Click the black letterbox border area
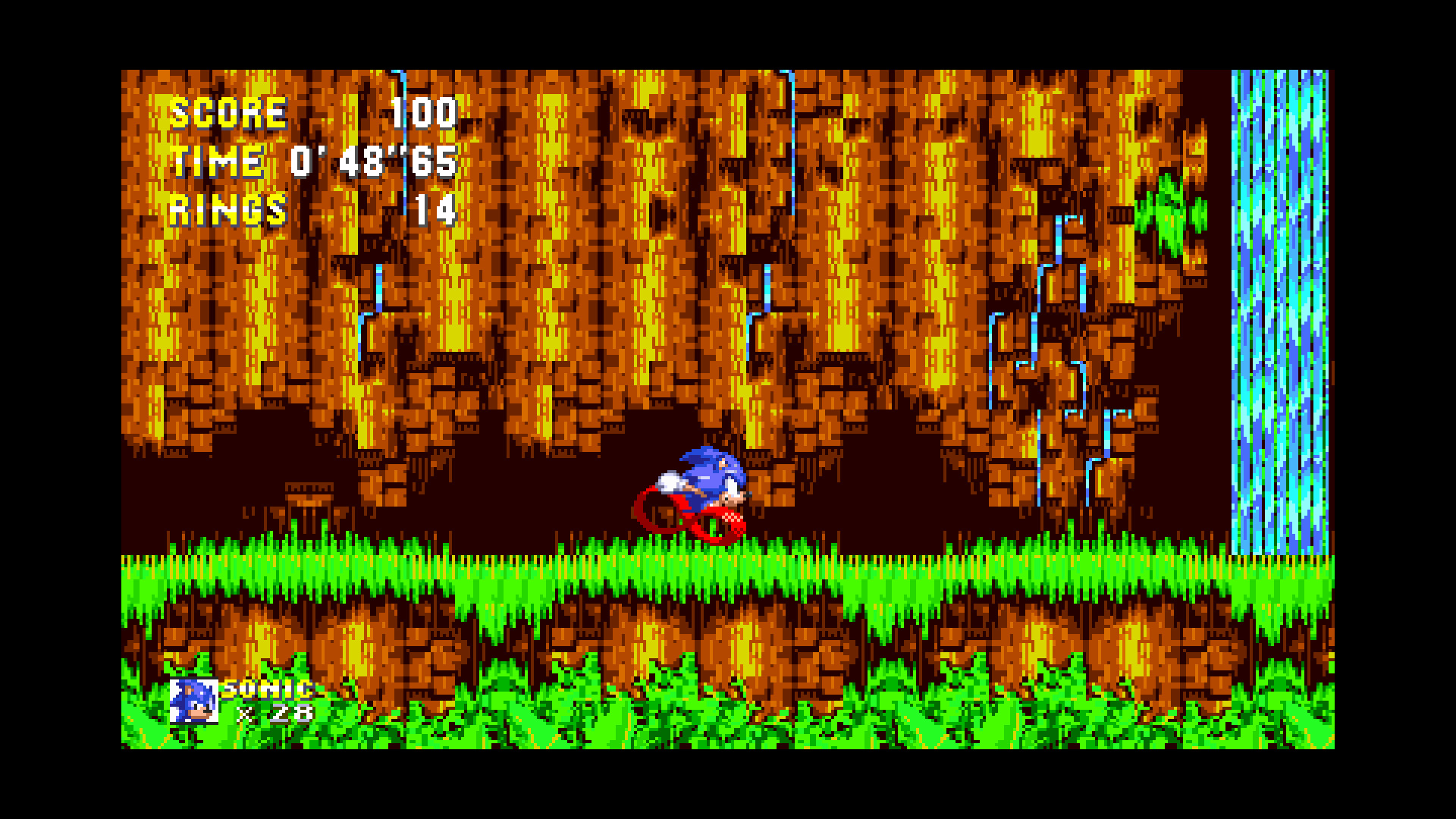The height and width of the screenshot is (819, 1456). click(61, 409)
